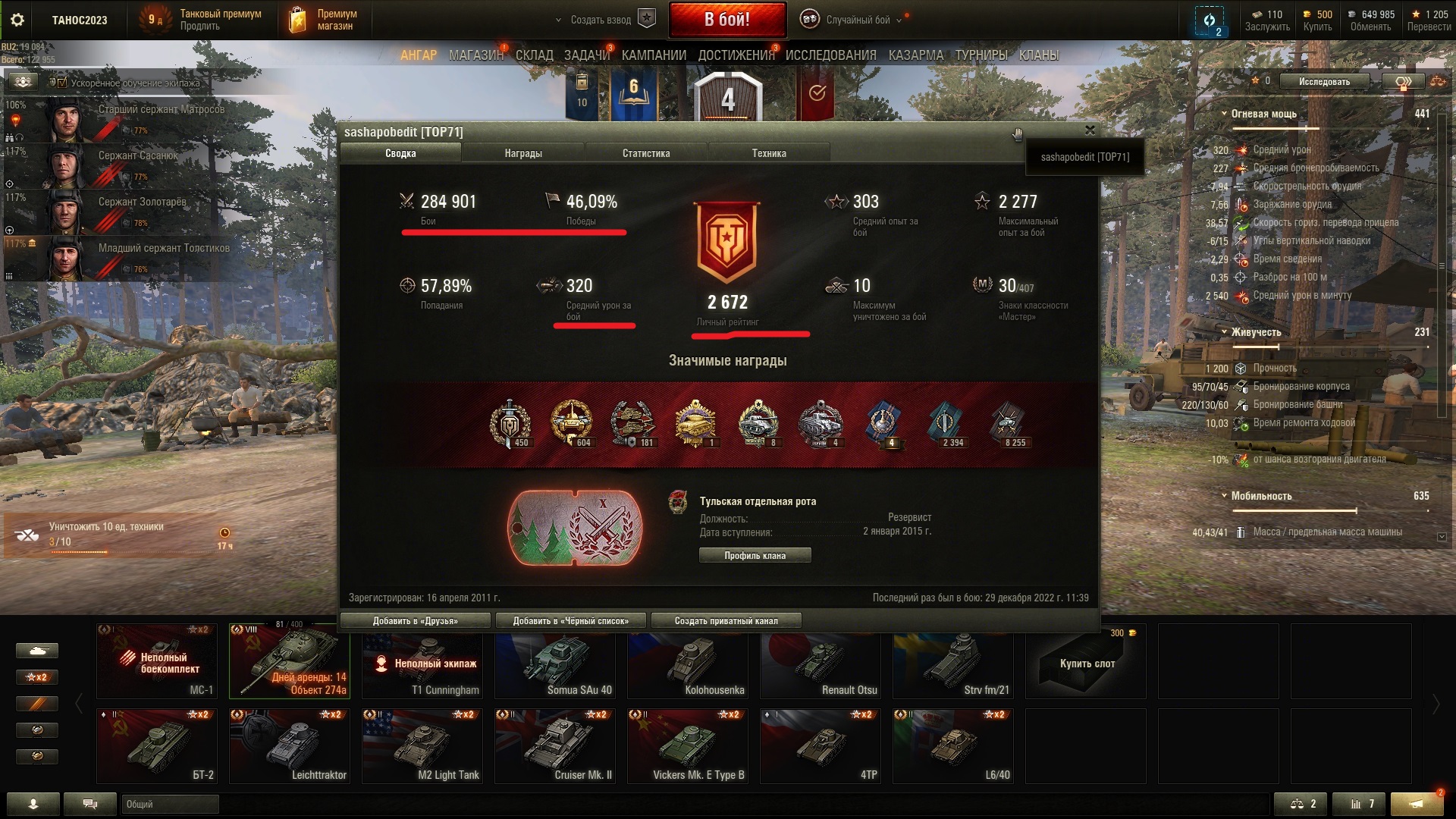
Task: Open the ИССЛЕДОВАНИЯ section
Action: click(x=830, y=55)
